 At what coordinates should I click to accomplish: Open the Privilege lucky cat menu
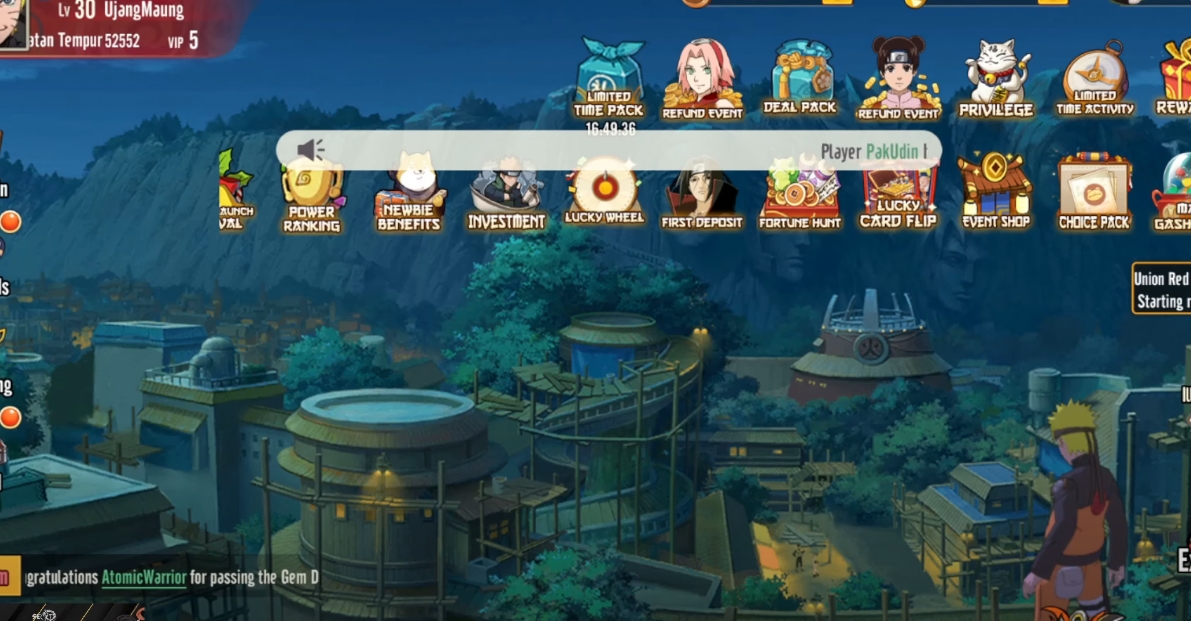click(x=996, y=80)
